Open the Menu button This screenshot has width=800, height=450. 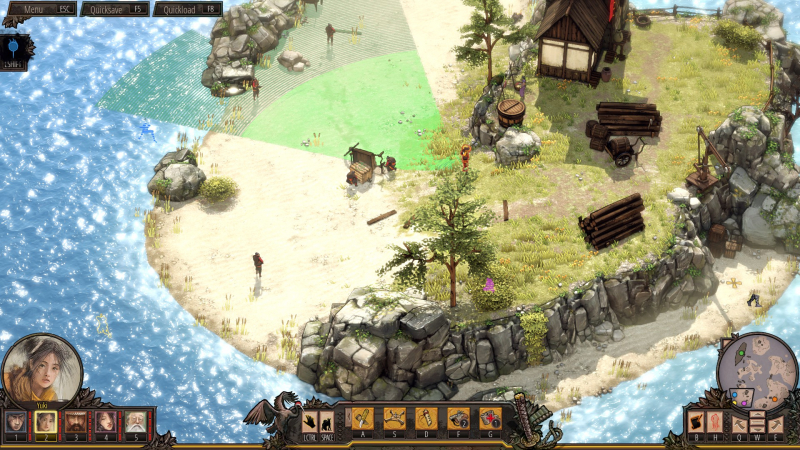click(x=40, y=8)
